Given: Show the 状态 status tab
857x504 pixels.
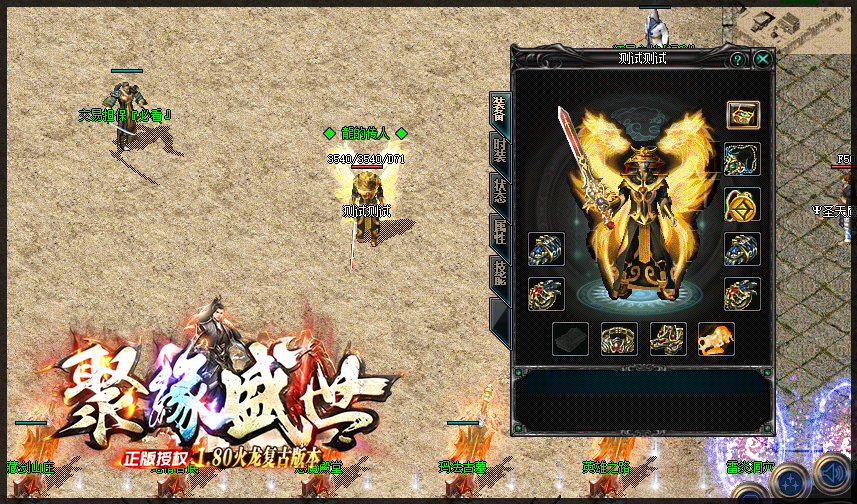Looking at the screenshot, I should click(498, 190).
